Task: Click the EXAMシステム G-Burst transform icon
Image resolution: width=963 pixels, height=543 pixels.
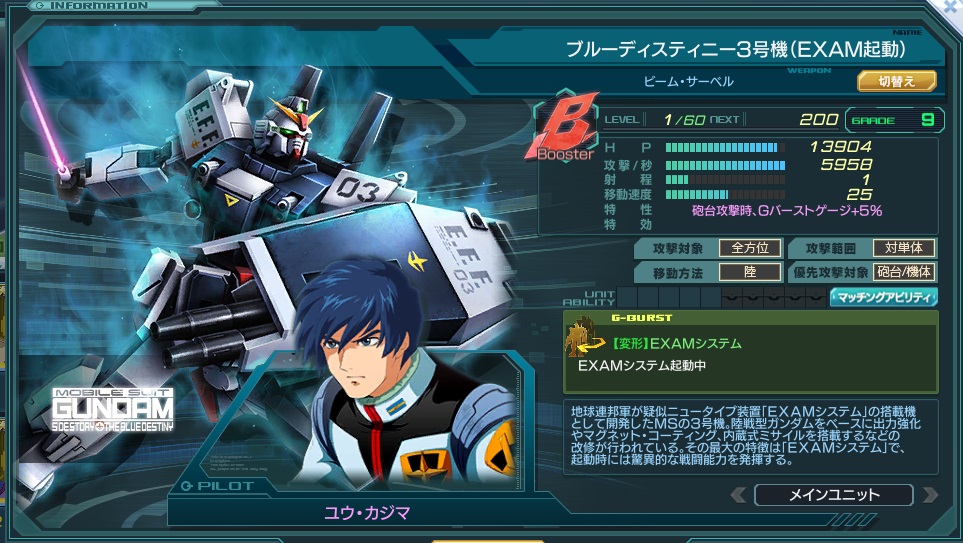Action: pyautogui.click(x=580, y=343)
